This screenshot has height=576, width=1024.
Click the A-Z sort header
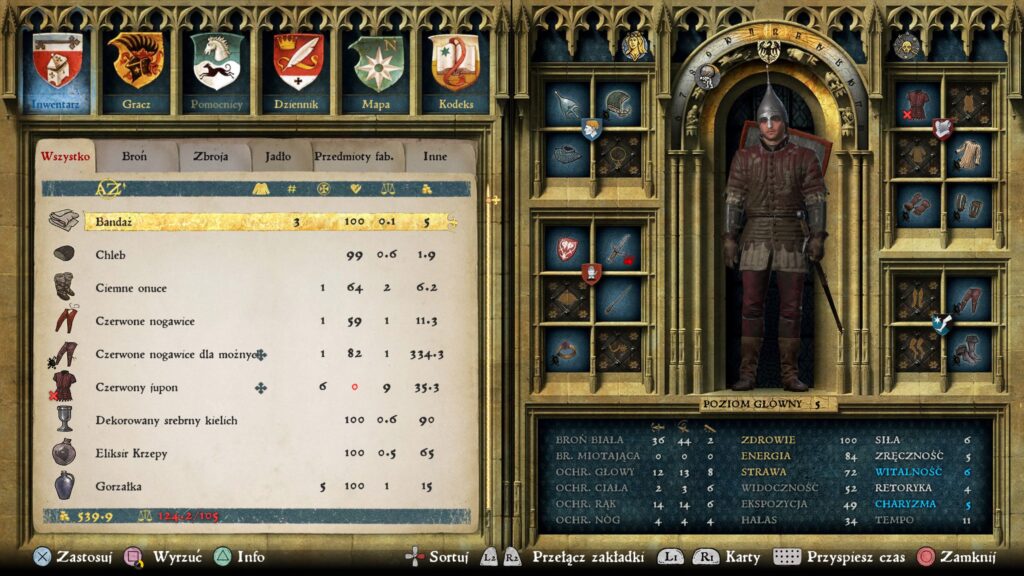click(109, 188)
